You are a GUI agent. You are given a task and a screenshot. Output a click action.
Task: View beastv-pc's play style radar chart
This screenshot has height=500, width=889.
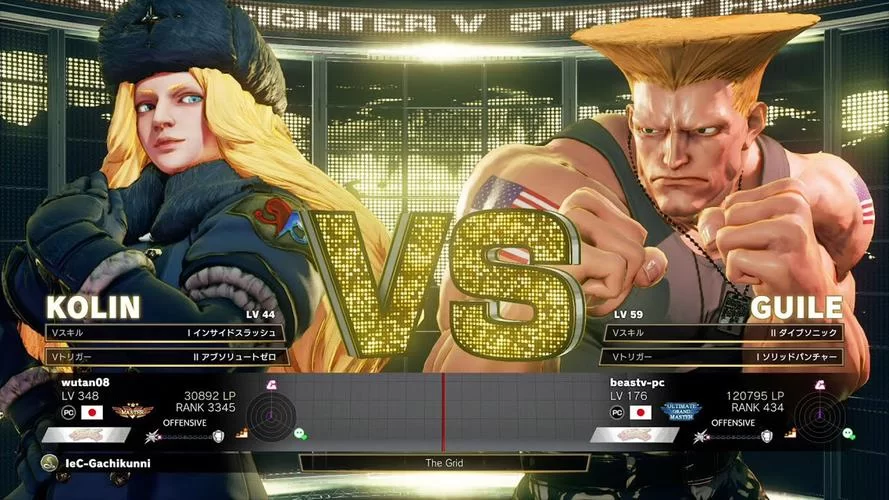click(818, 414)
